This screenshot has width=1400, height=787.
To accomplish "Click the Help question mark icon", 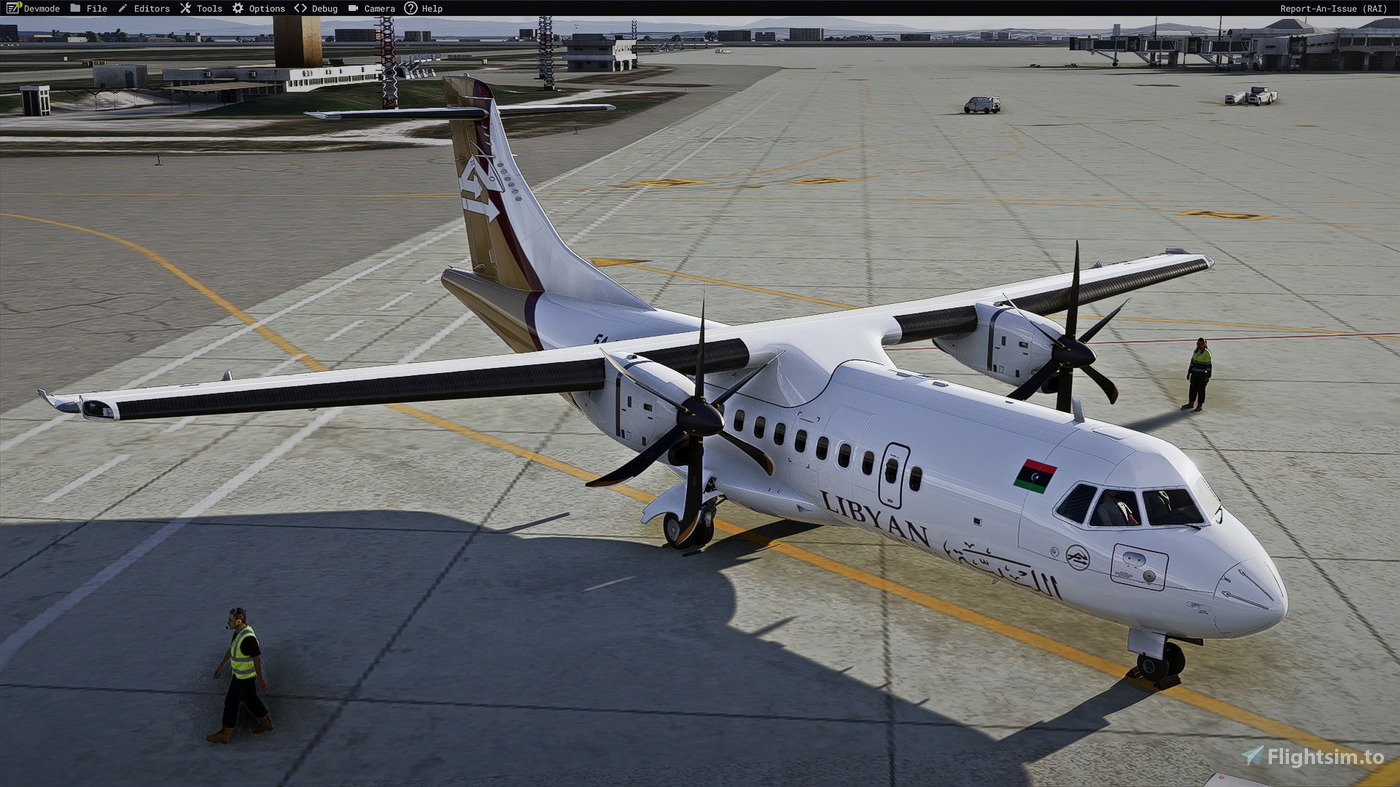I will coord(412,8).
